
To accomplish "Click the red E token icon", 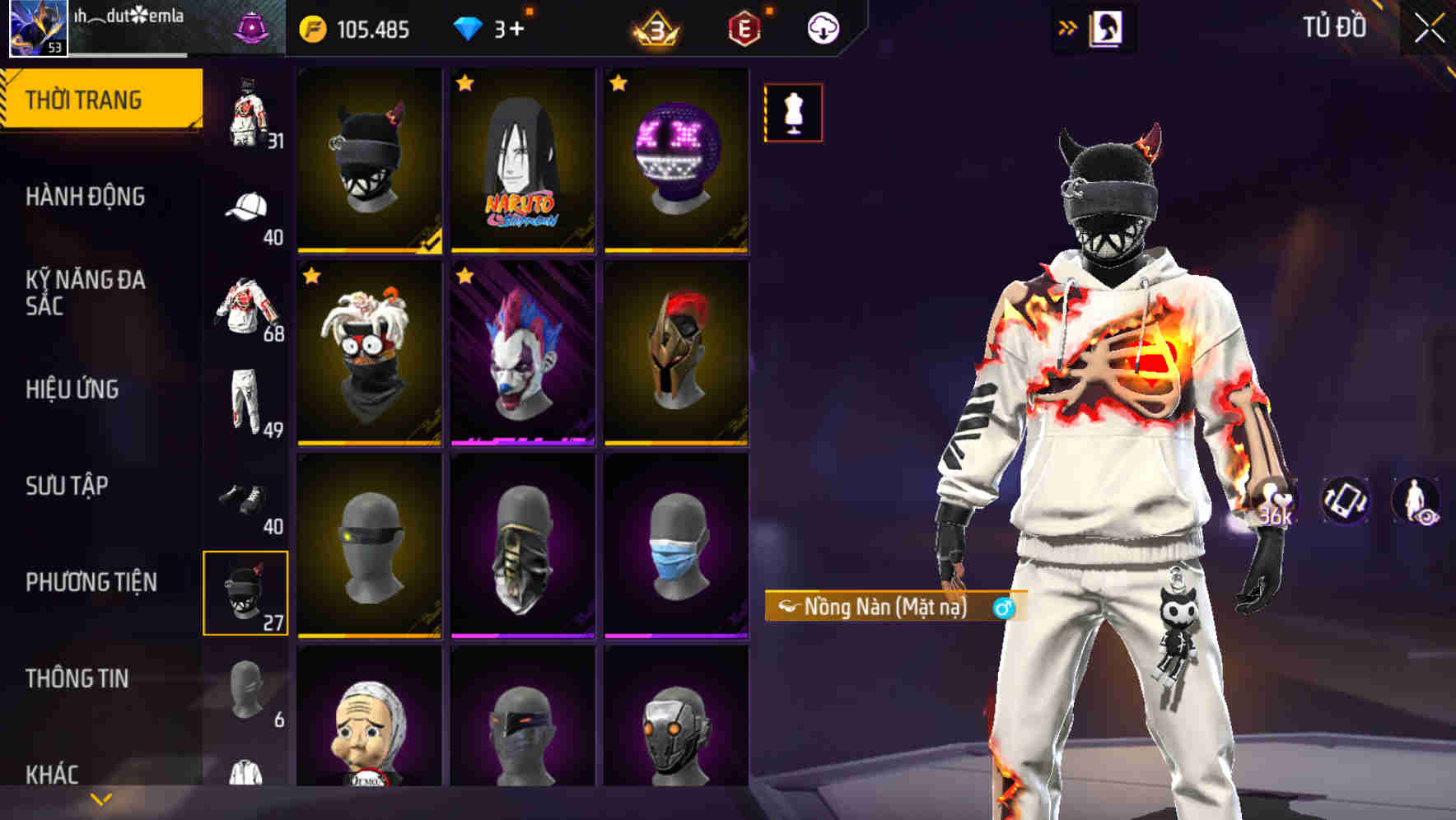I will coord(744,26).
